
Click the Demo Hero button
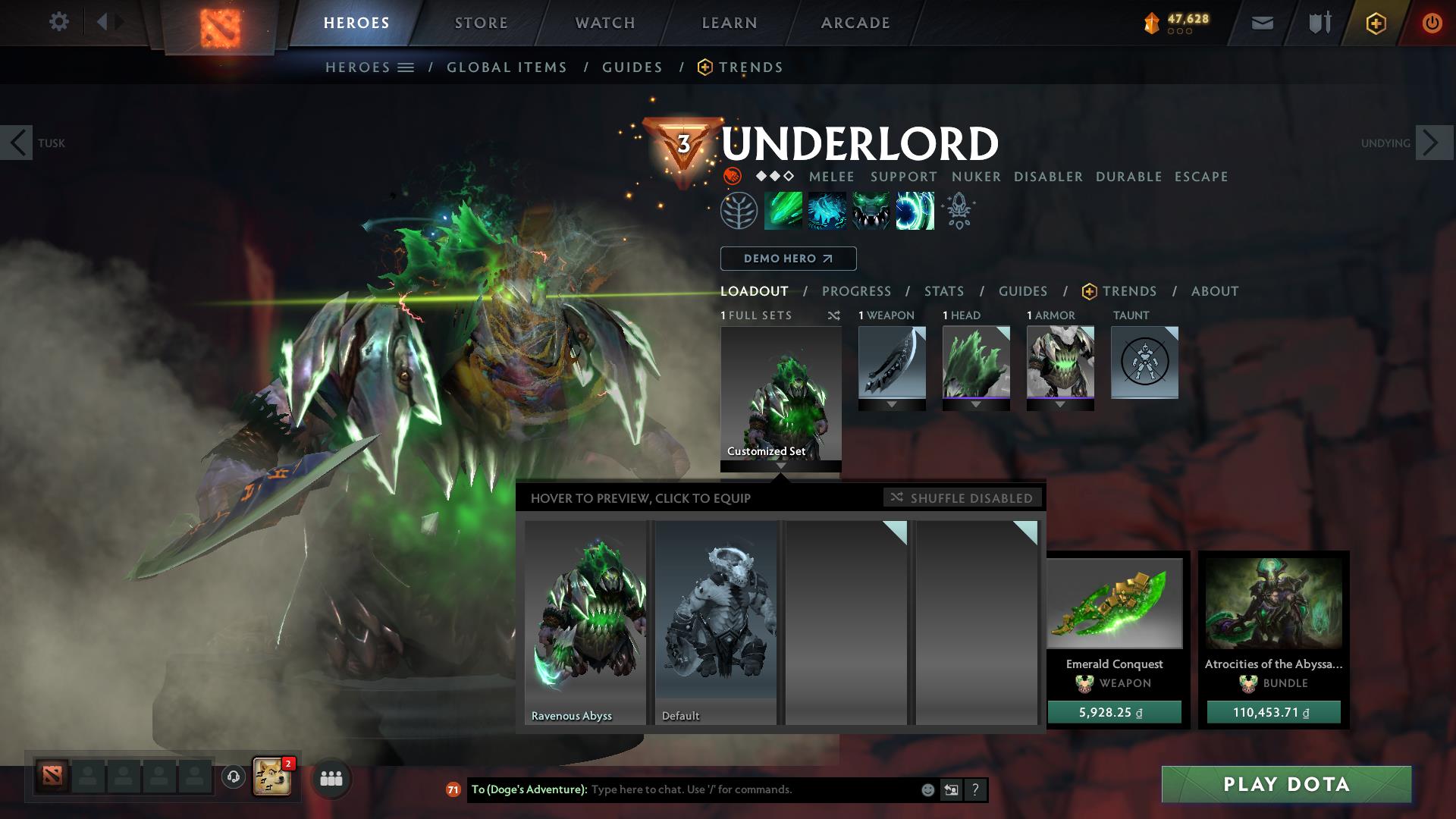coord(787,259)
